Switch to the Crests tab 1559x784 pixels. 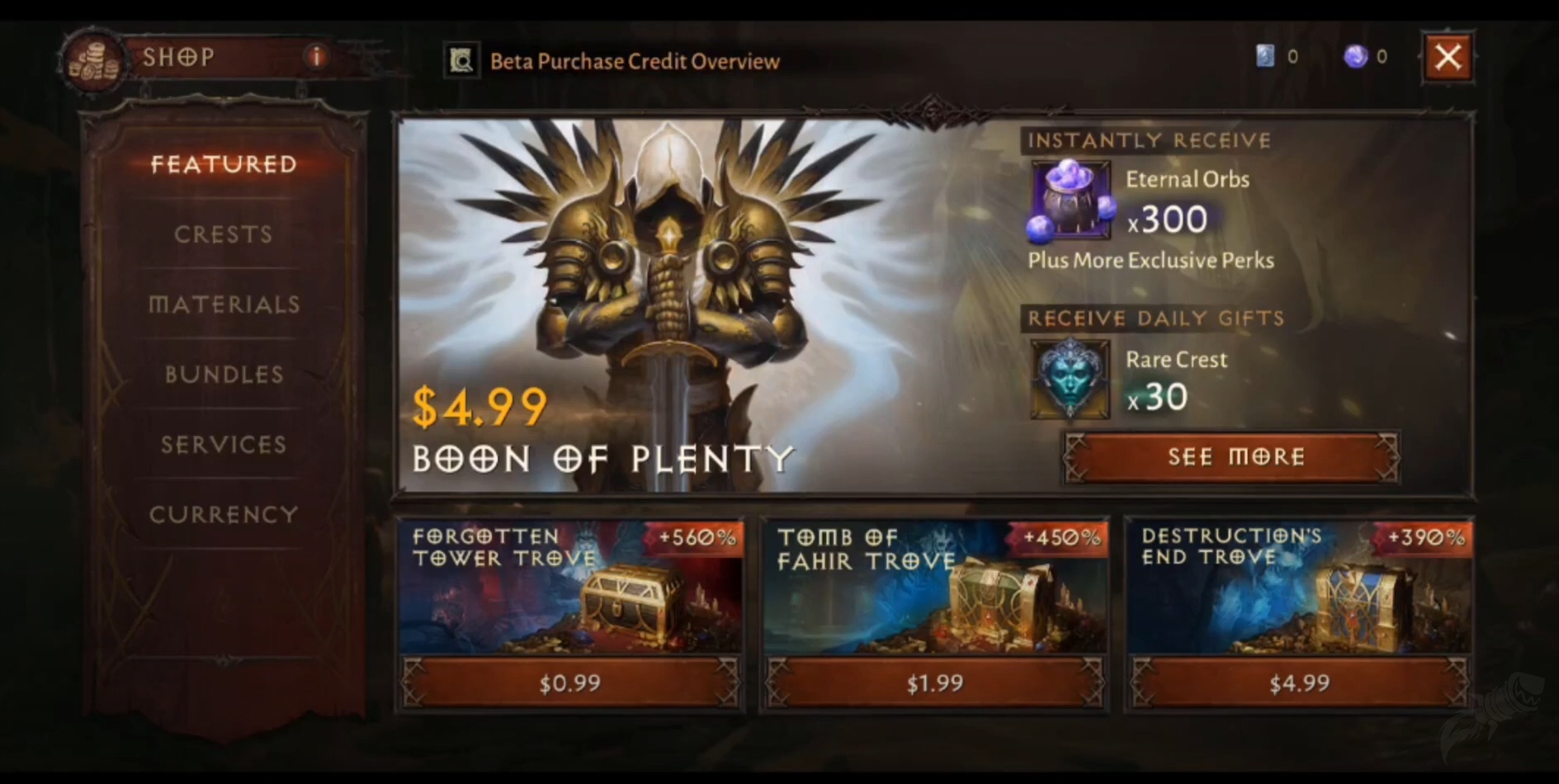coord(224,234)
